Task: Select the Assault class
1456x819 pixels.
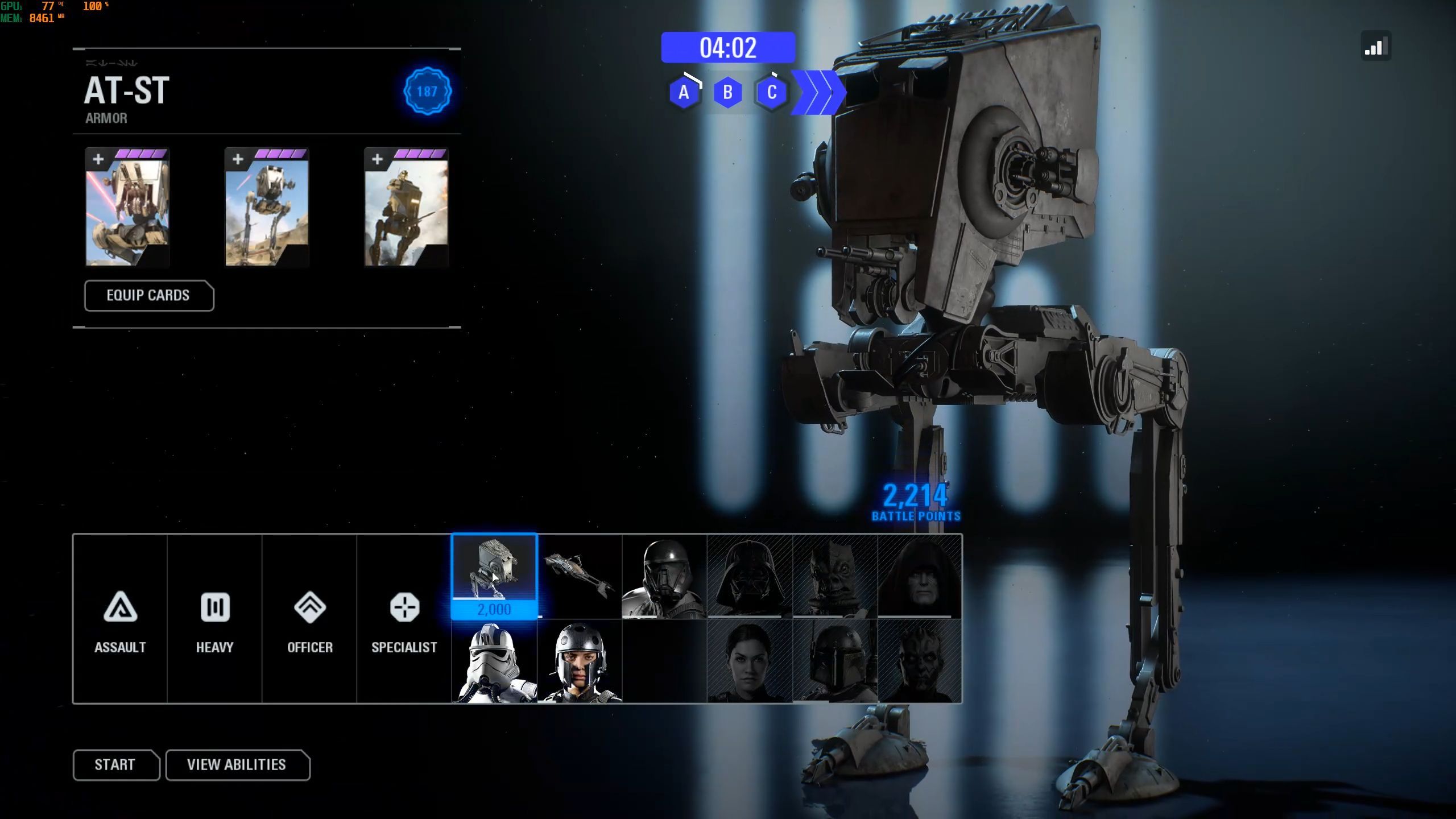Action: pyautogui.click(x=120, y=619)
